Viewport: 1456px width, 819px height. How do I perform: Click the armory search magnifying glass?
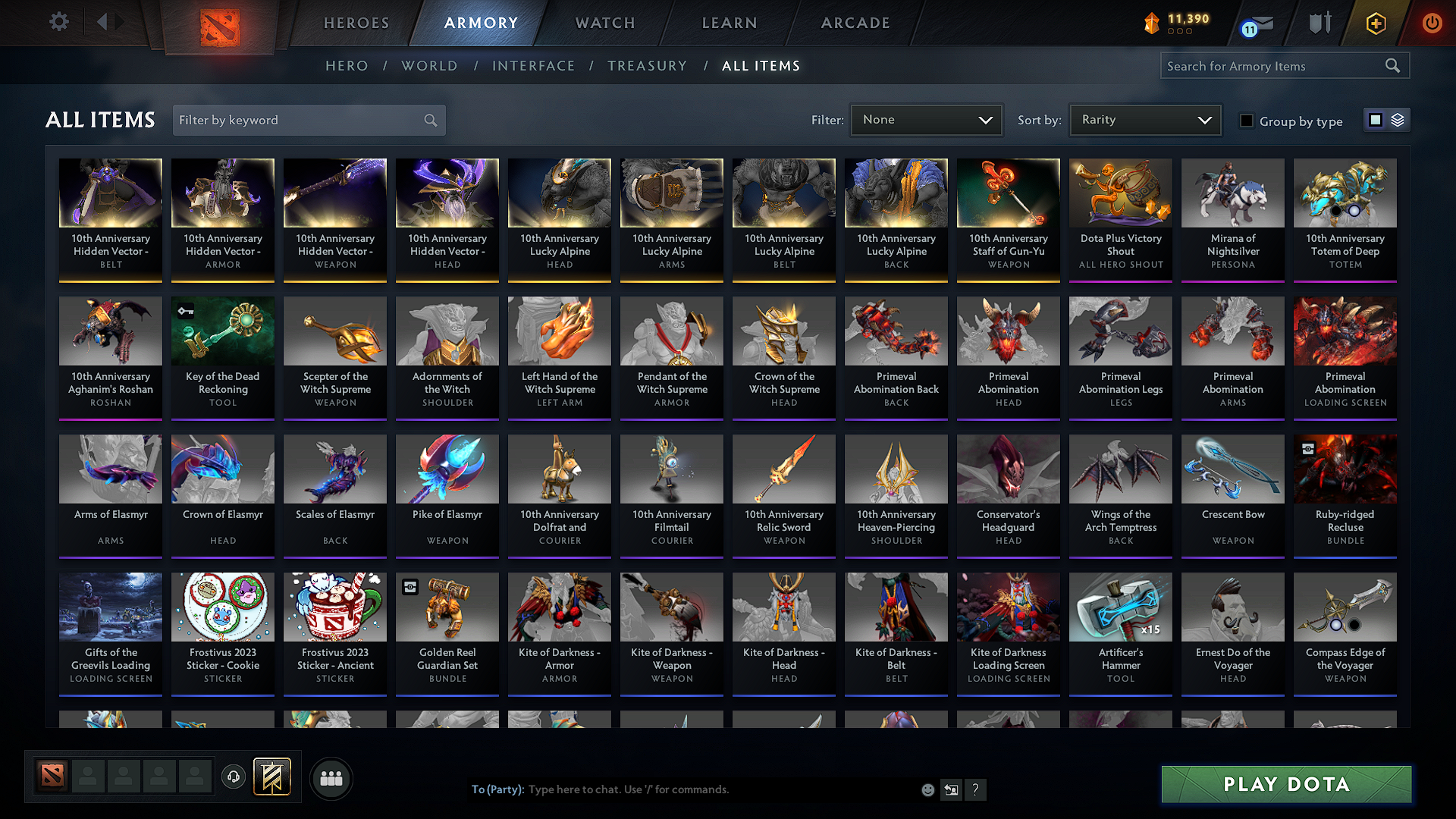point(1394,66)
